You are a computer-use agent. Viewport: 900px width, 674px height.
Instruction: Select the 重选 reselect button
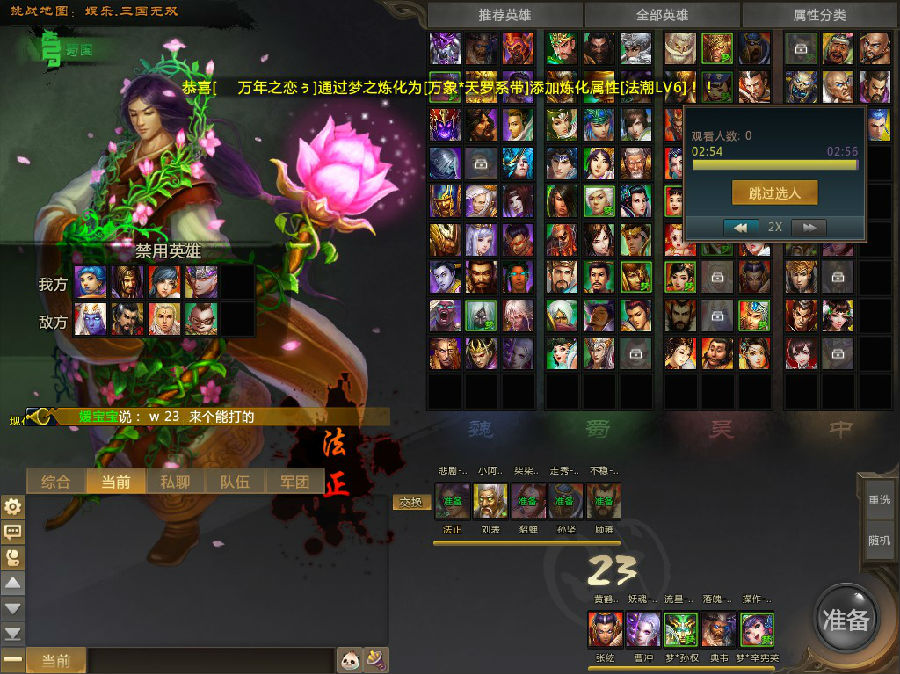click(879, 499)
